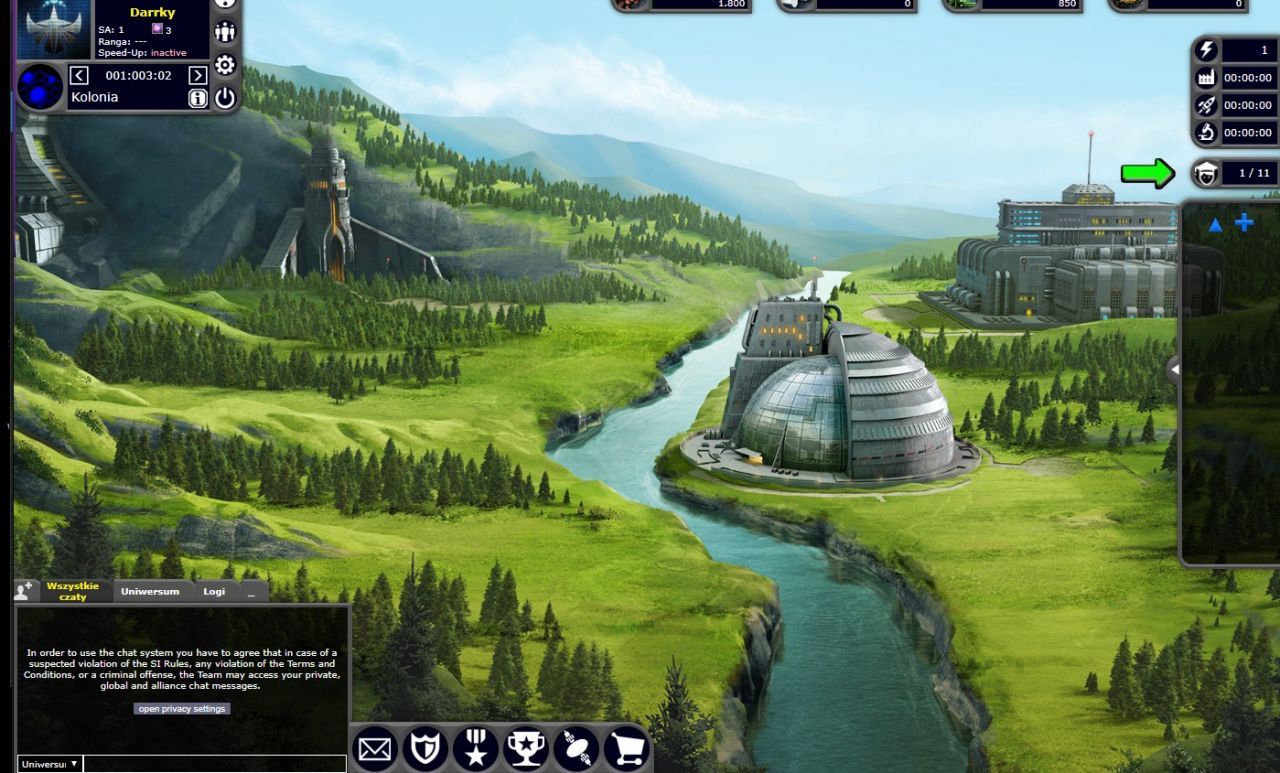Screen dimensions: 1280x773
Task: Open the Logi chat tab
Action: 214,591
